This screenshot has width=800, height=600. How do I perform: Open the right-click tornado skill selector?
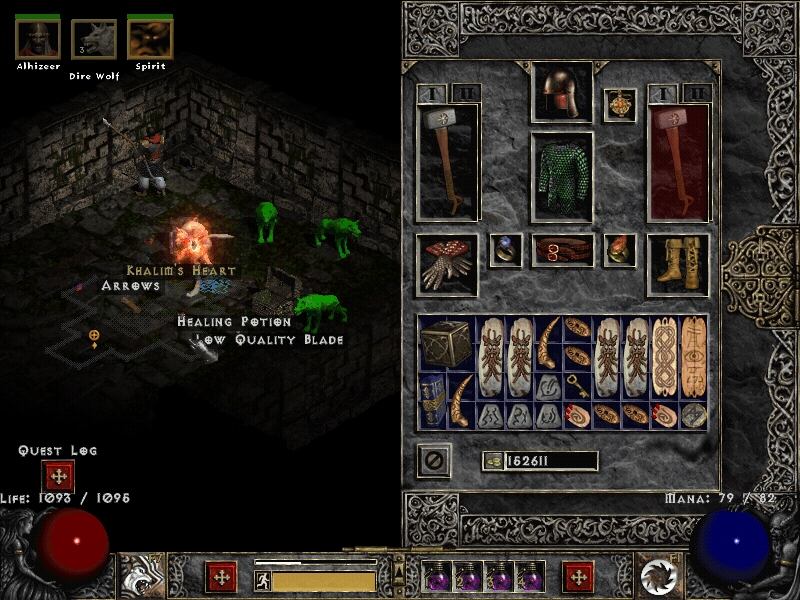pyautogui.click(x=659, y=576)
